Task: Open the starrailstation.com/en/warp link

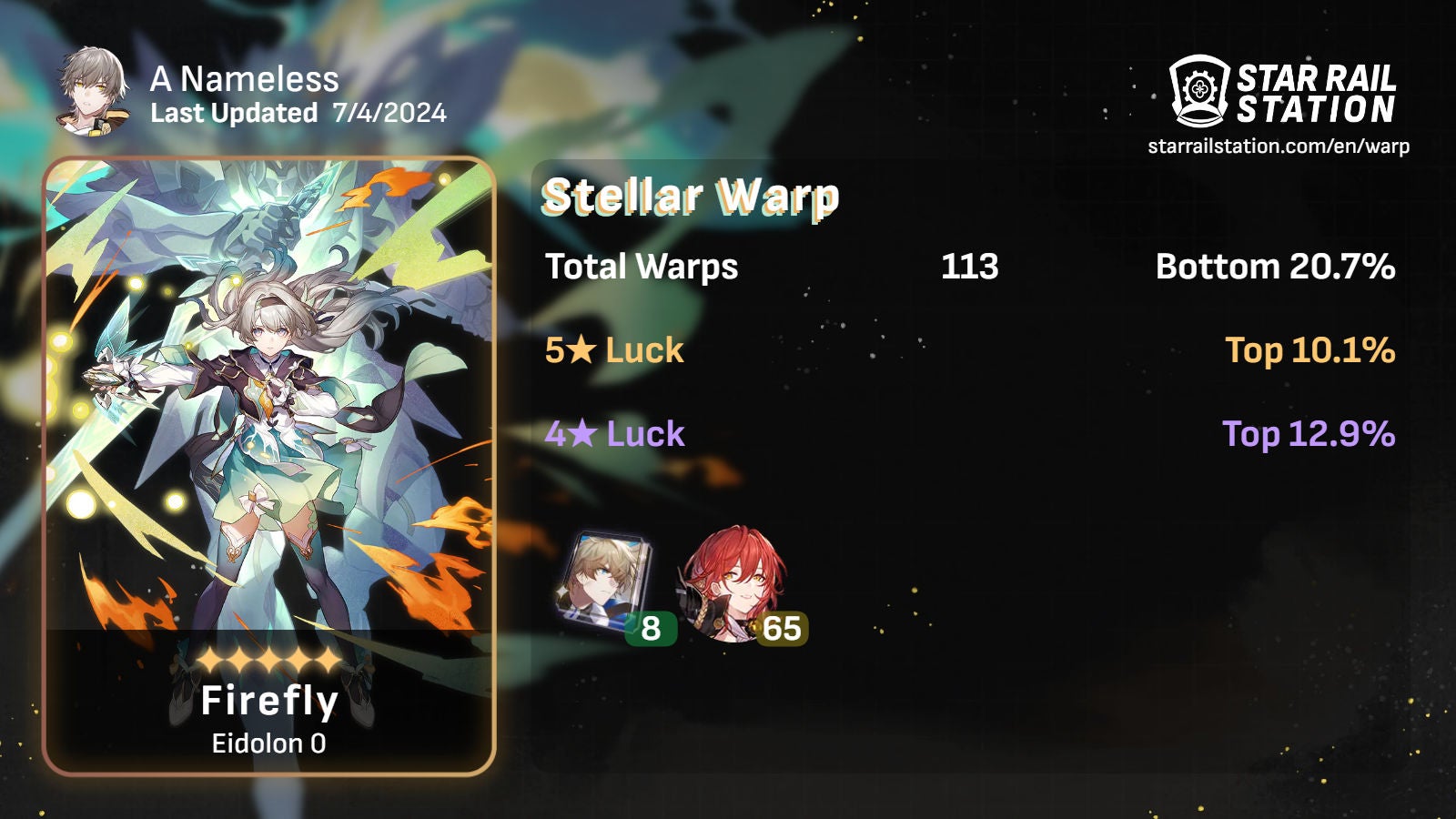Action: tap(1279, 147)
